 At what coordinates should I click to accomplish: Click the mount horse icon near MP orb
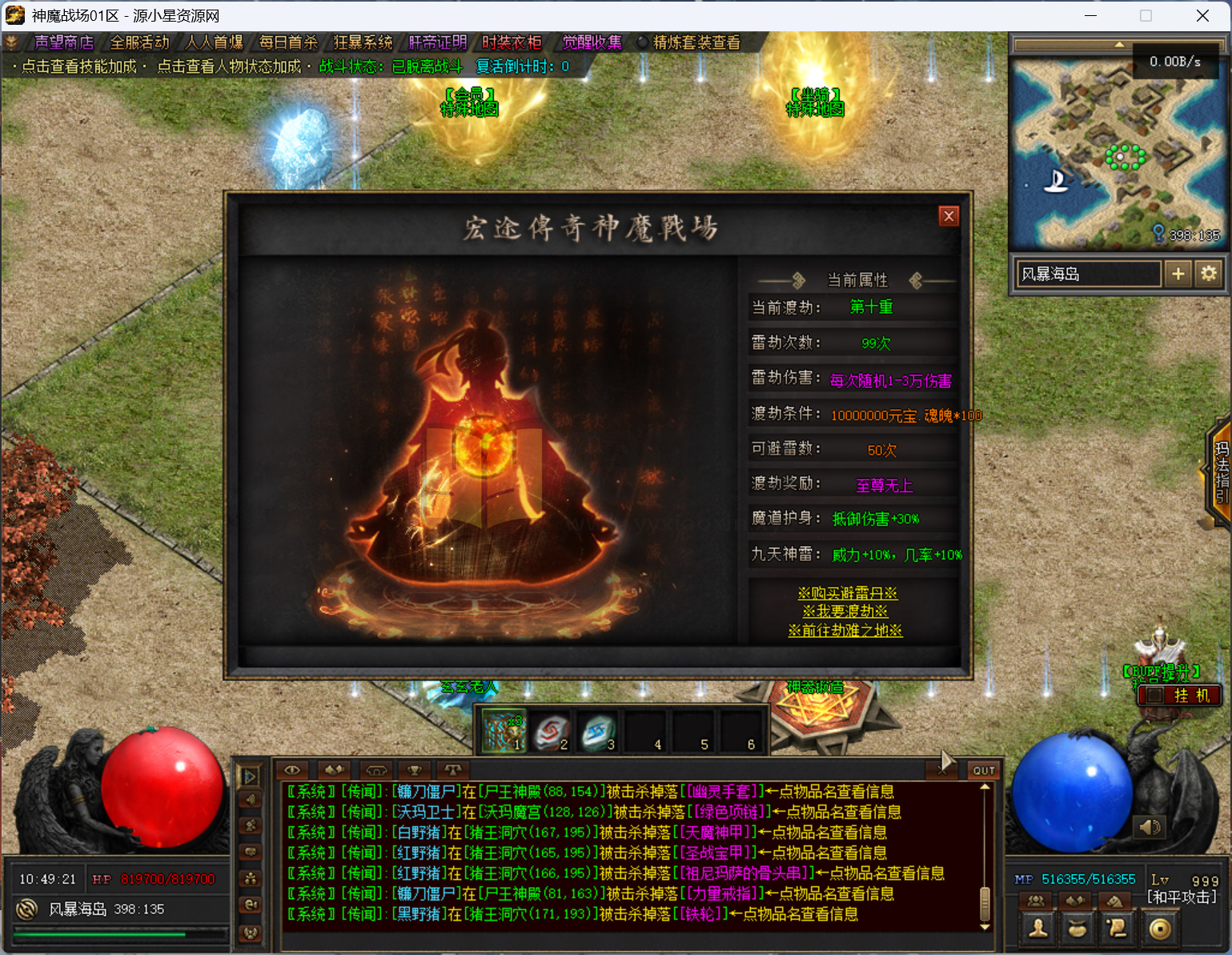(1114, 901)
